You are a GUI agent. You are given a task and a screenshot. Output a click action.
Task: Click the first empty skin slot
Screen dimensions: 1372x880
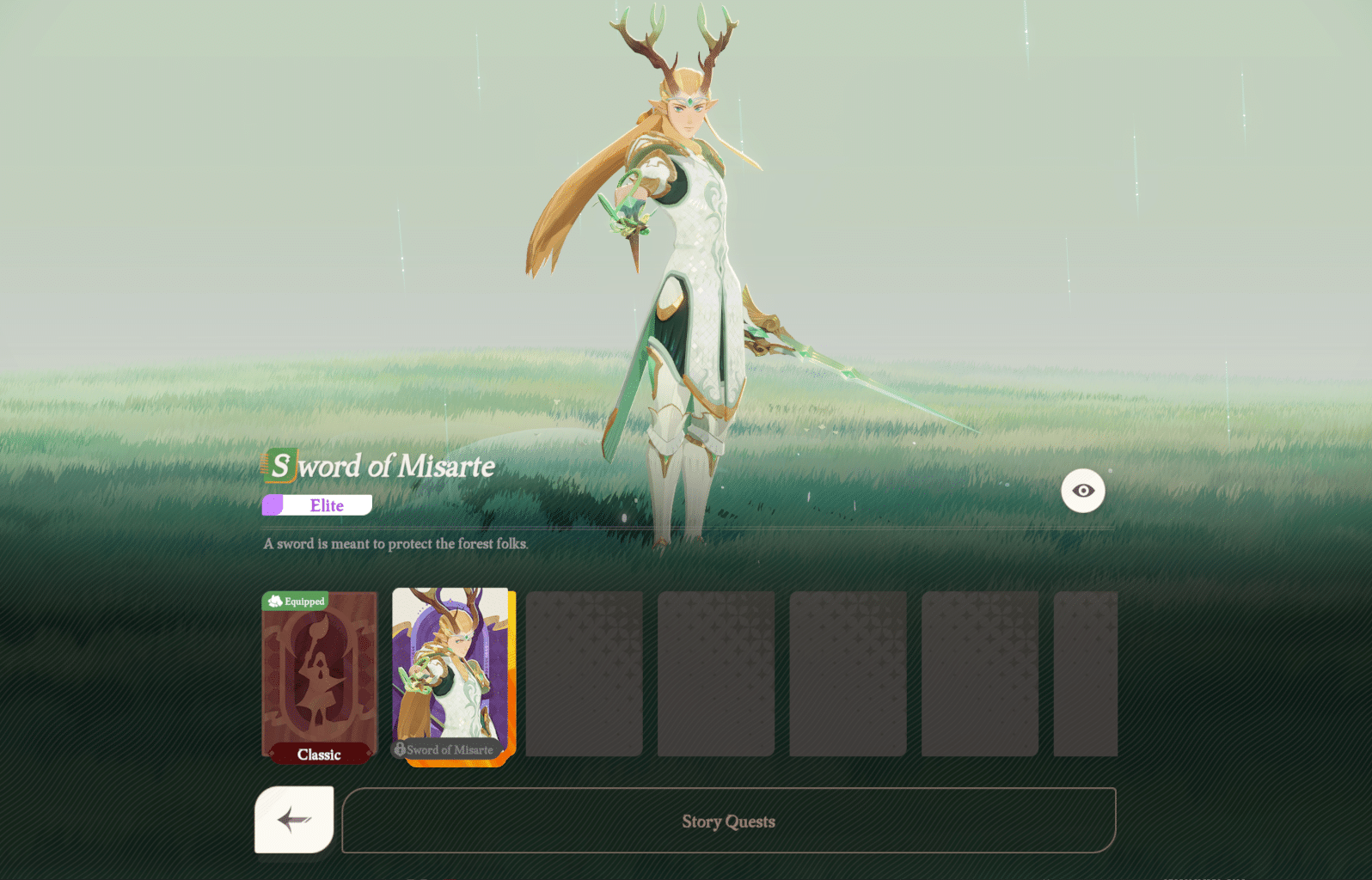(584, 675)
